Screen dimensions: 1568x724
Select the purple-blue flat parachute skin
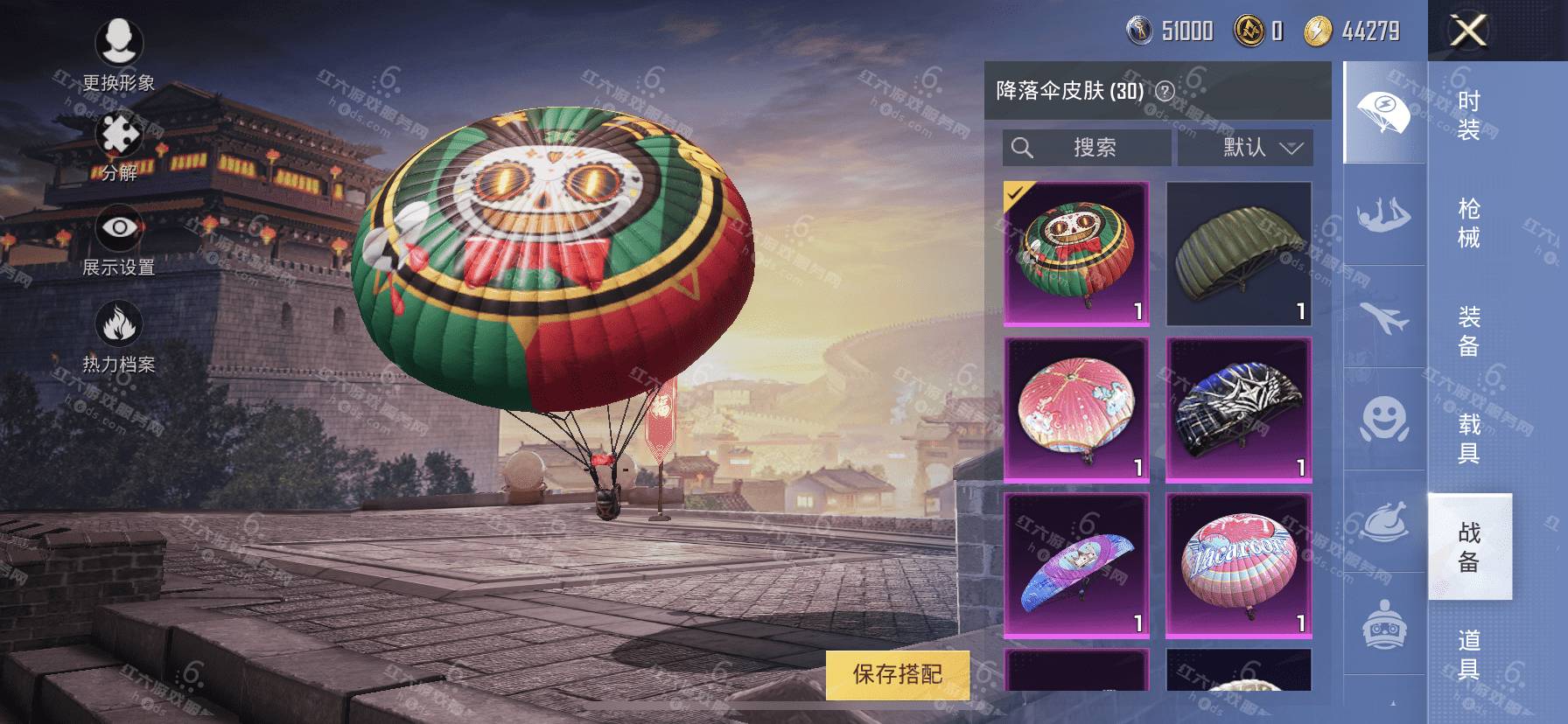(x=1076, y=566)
